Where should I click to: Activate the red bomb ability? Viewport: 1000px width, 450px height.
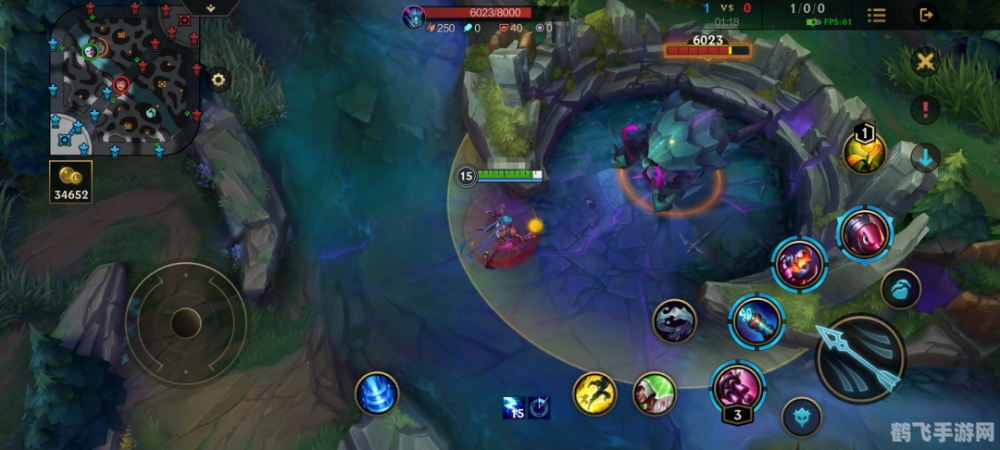click(x=799, y=264)
